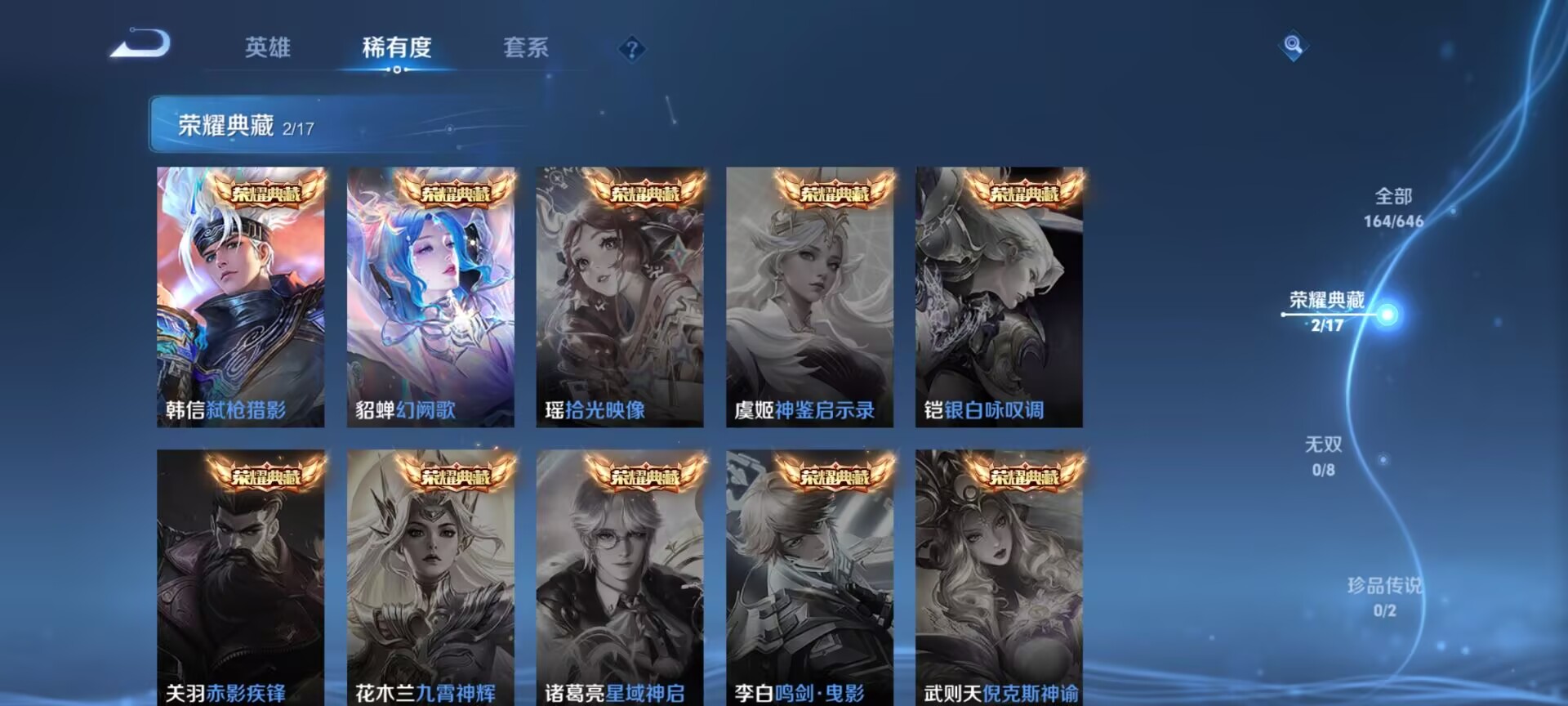Click the 荣耀典藏 badge on 韩信's skin card

(x=268, y=194)
